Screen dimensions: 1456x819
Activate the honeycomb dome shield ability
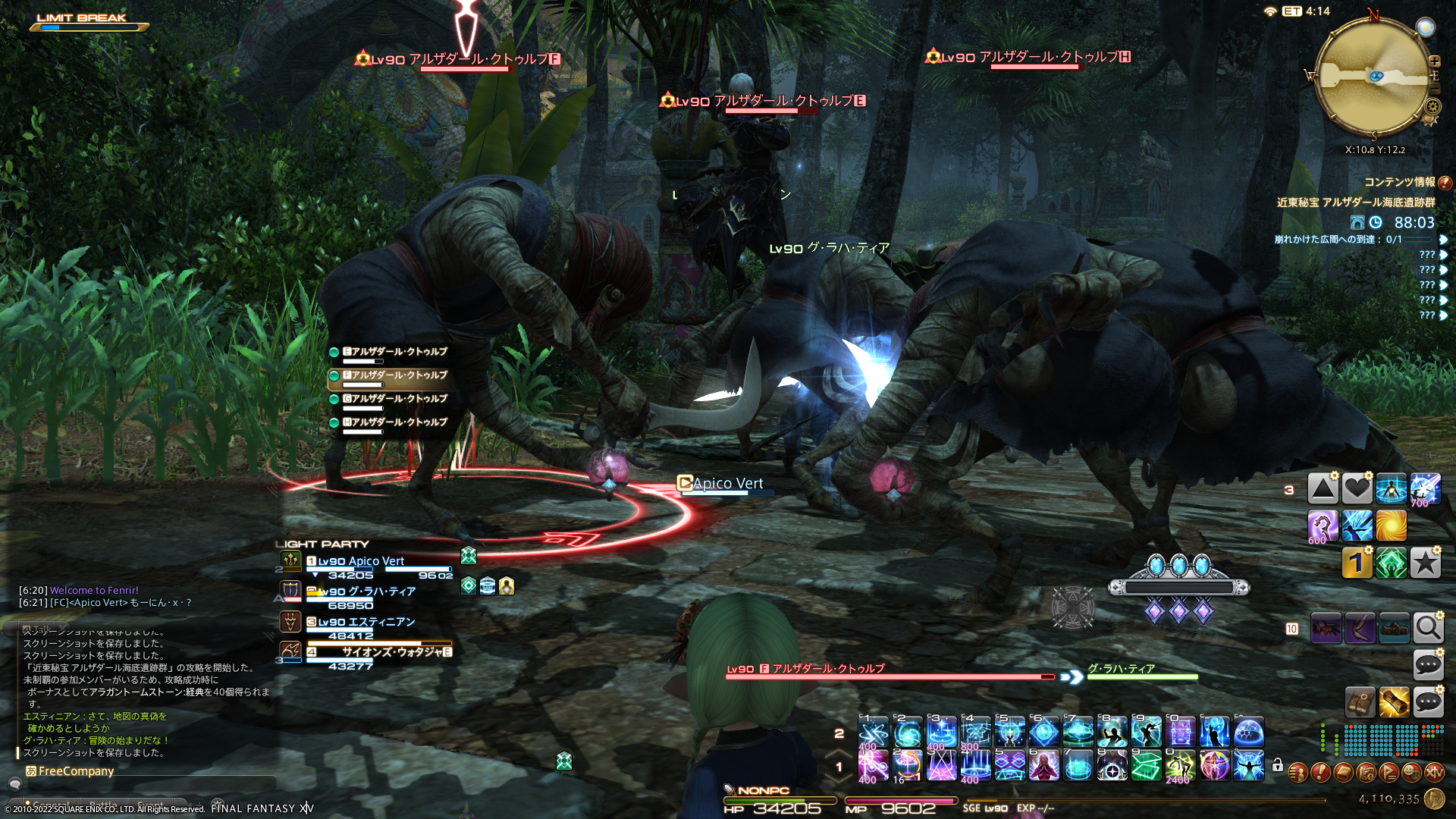pyautogui.click(x=1248, y=732)
